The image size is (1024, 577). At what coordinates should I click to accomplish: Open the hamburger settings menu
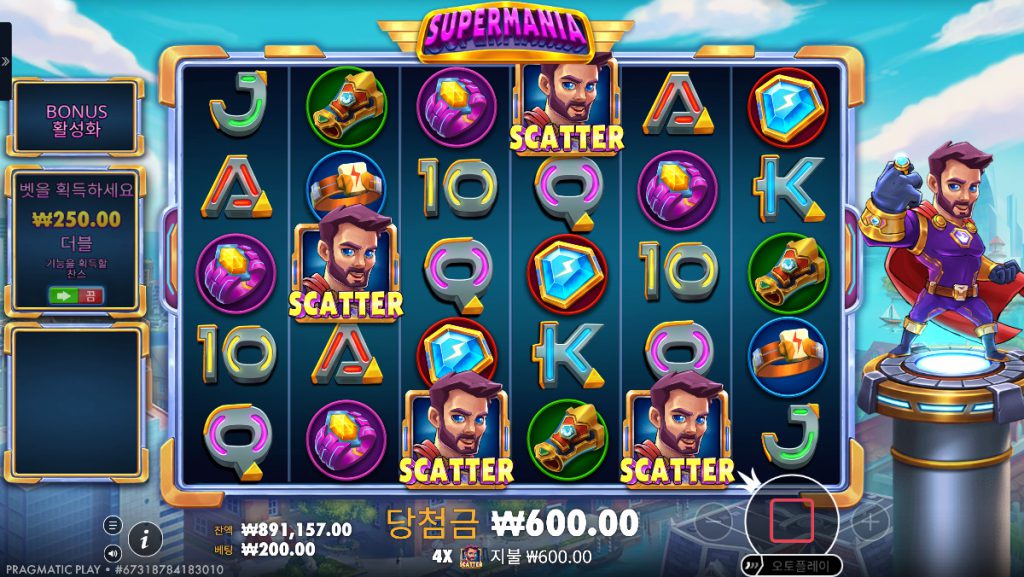tap(112, 525)
